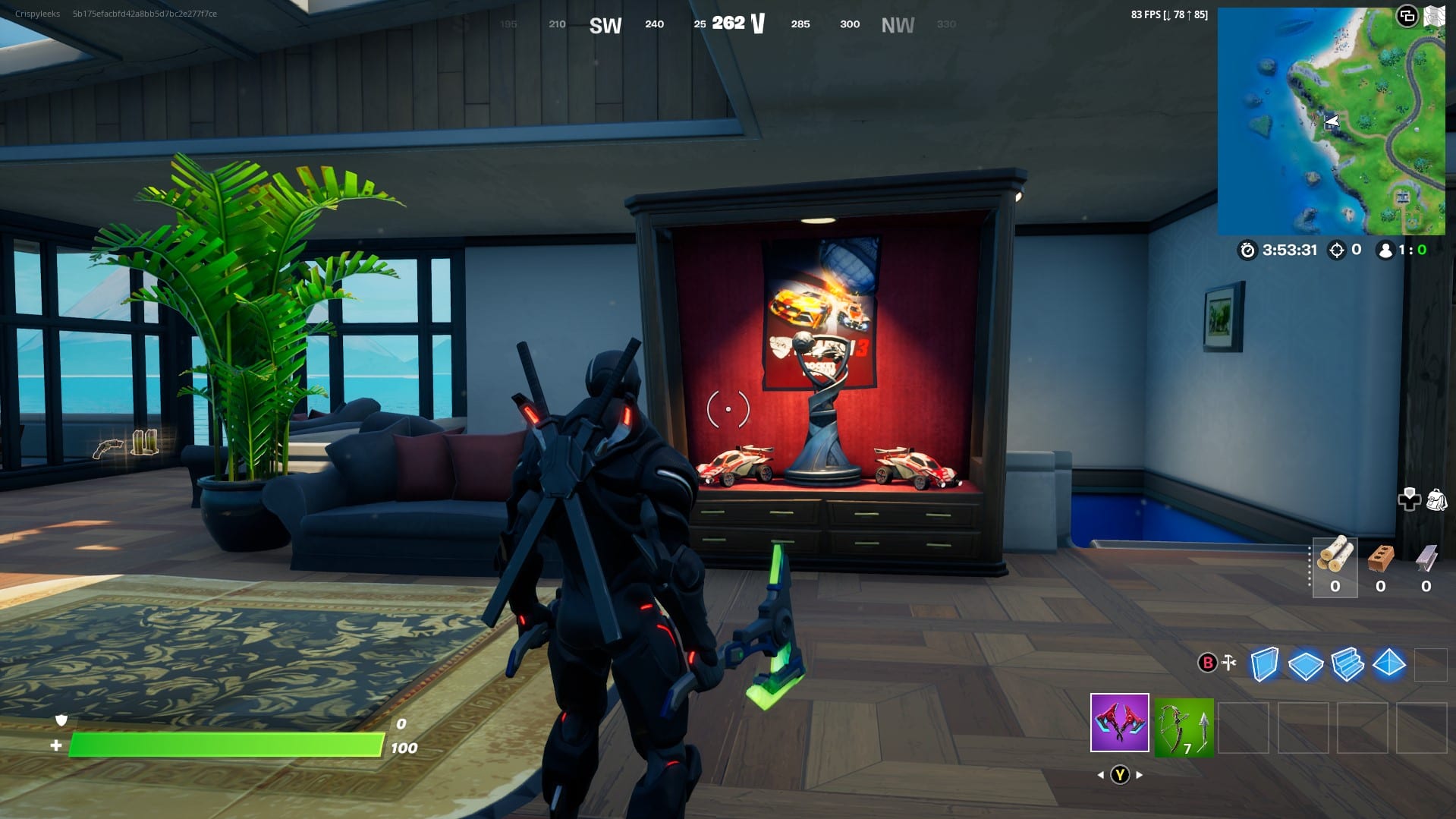Click the SW compass heading

pyautogui.click(x=605, y=25)
